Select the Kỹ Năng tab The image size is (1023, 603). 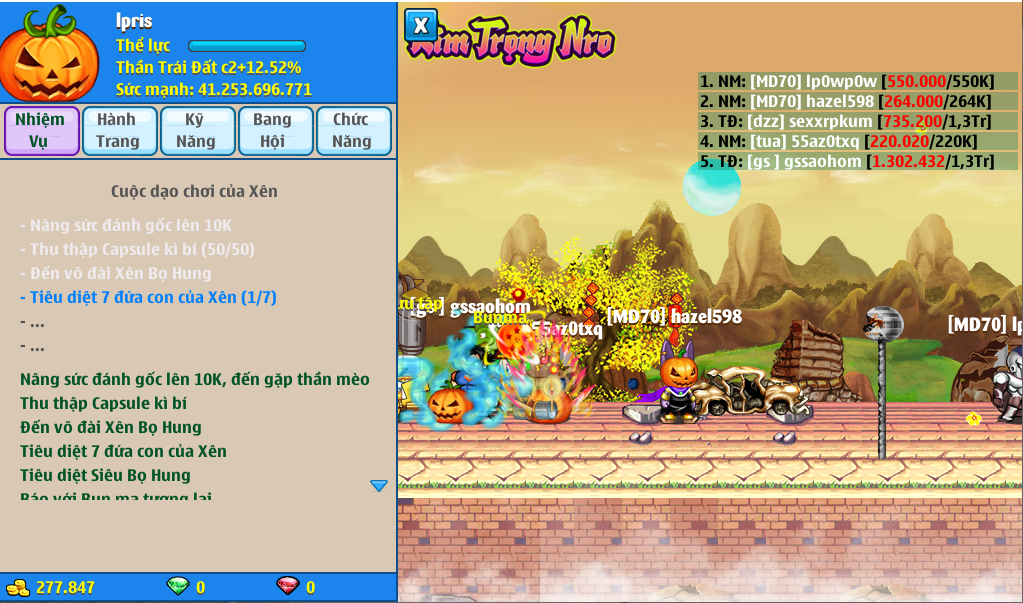click(196, 131)
